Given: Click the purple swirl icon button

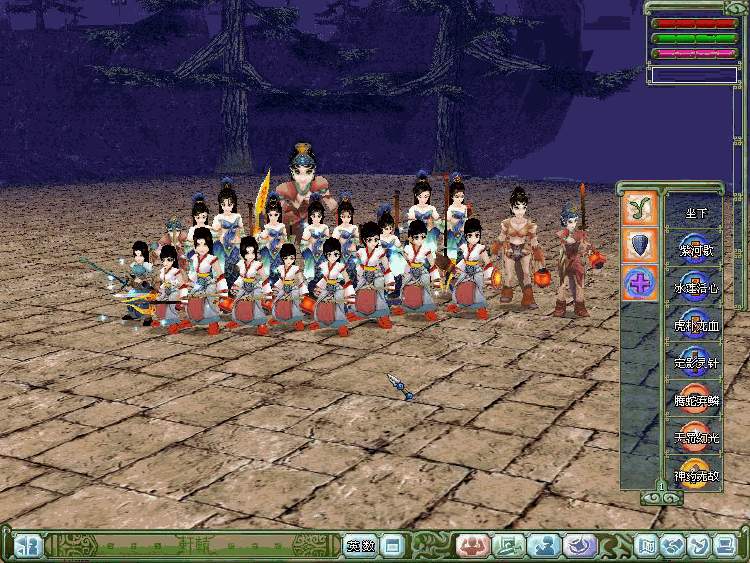Looking at the screenshot, I should [580, 546].
